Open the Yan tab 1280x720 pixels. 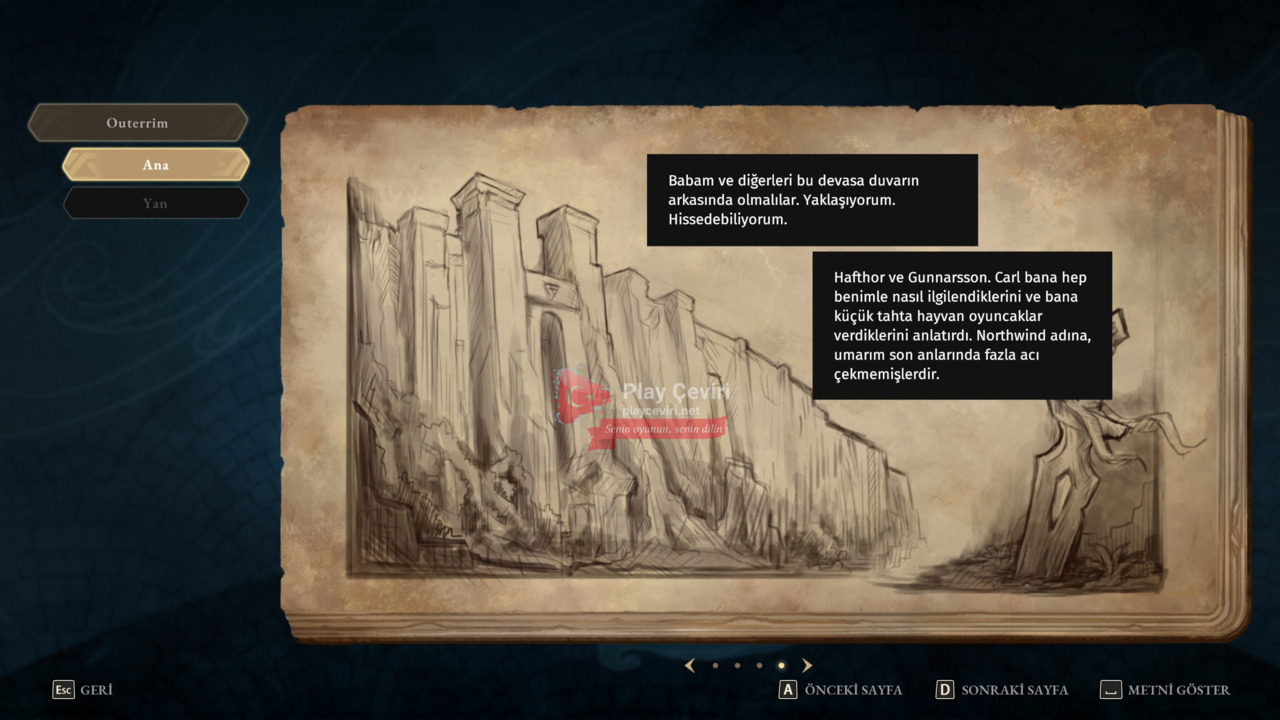tap(155, 203)
